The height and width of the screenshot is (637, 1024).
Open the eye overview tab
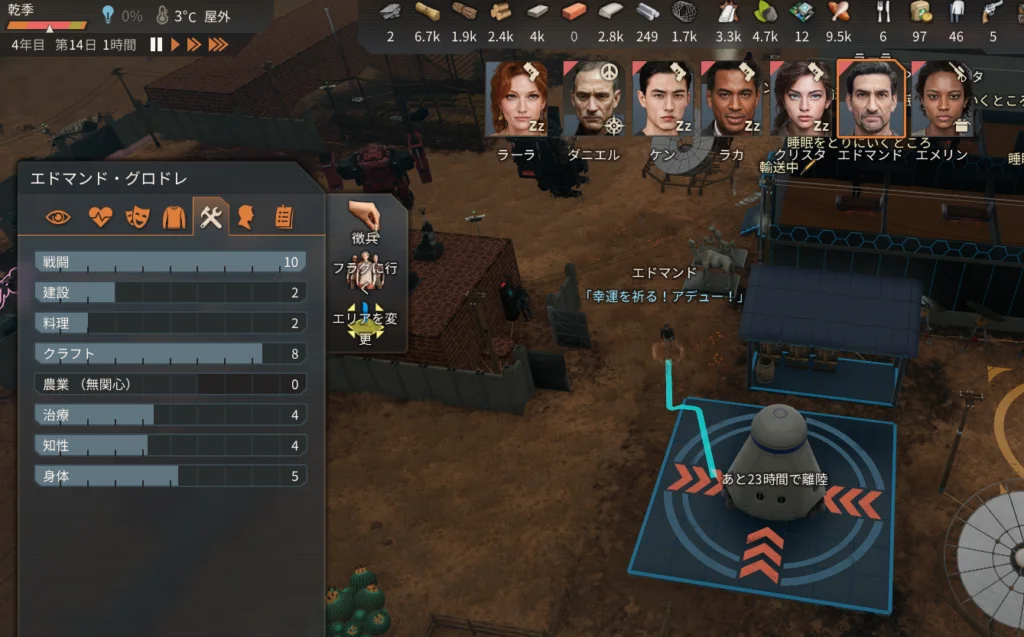(59, 216)
